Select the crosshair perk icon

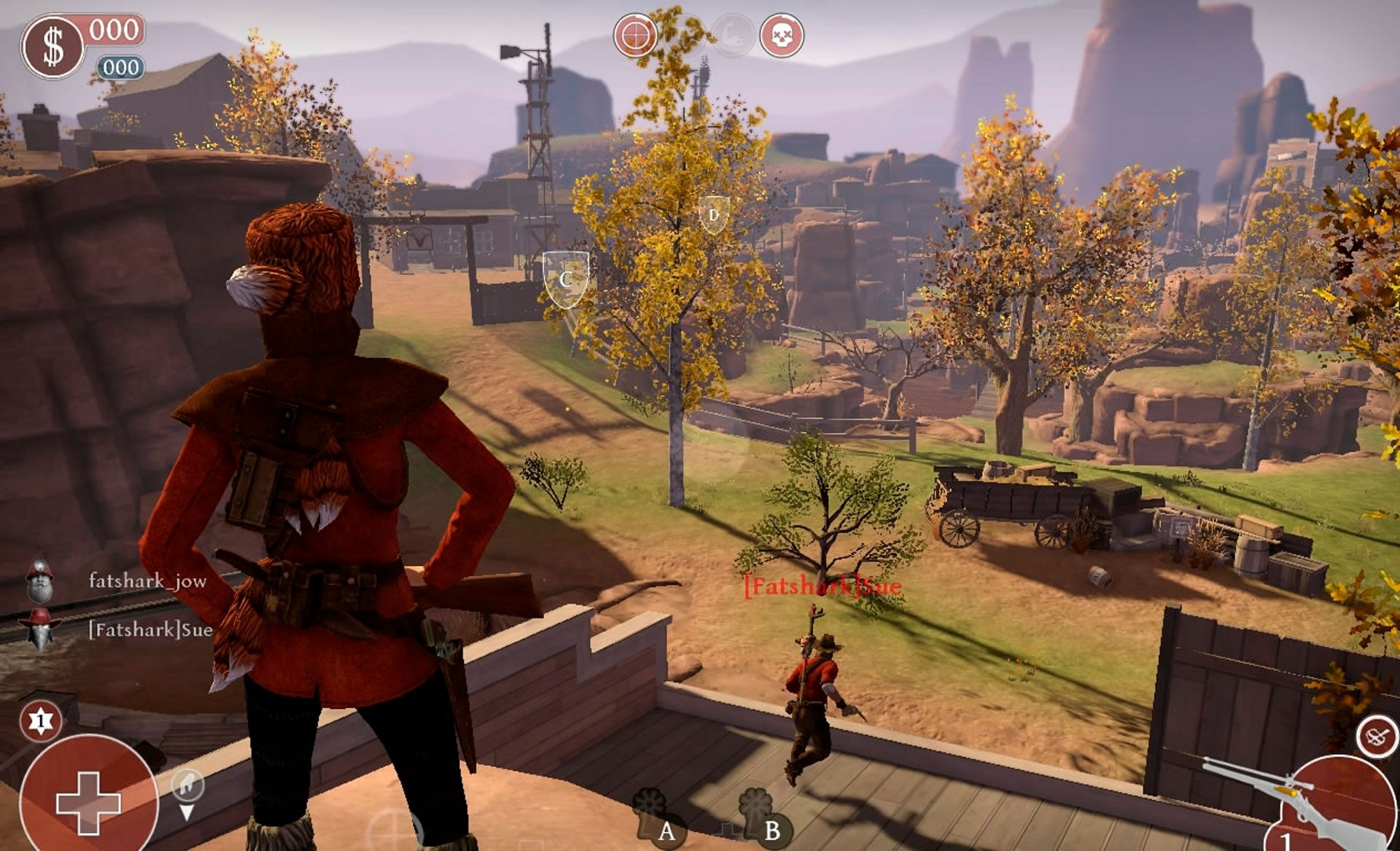[x=635, y=34]
